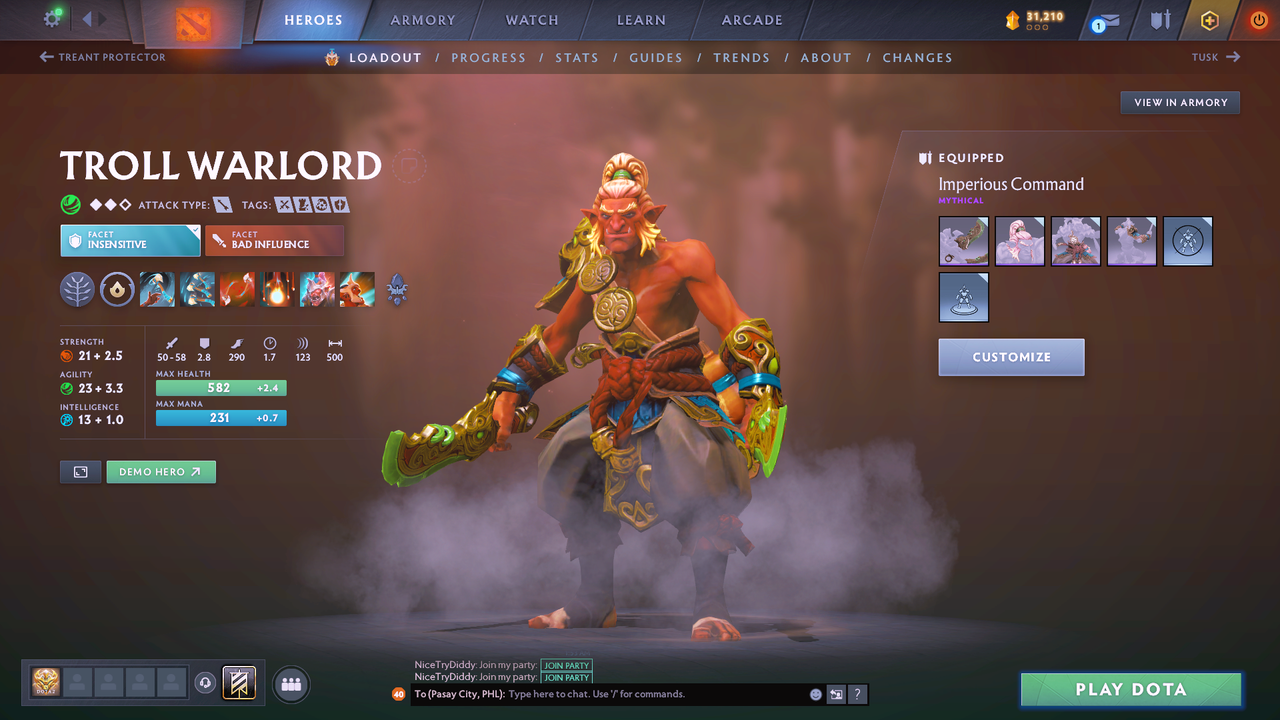The image size is (1280, 720).
Task: Expand the talent tree leaf icon
Action: [77, 289]
